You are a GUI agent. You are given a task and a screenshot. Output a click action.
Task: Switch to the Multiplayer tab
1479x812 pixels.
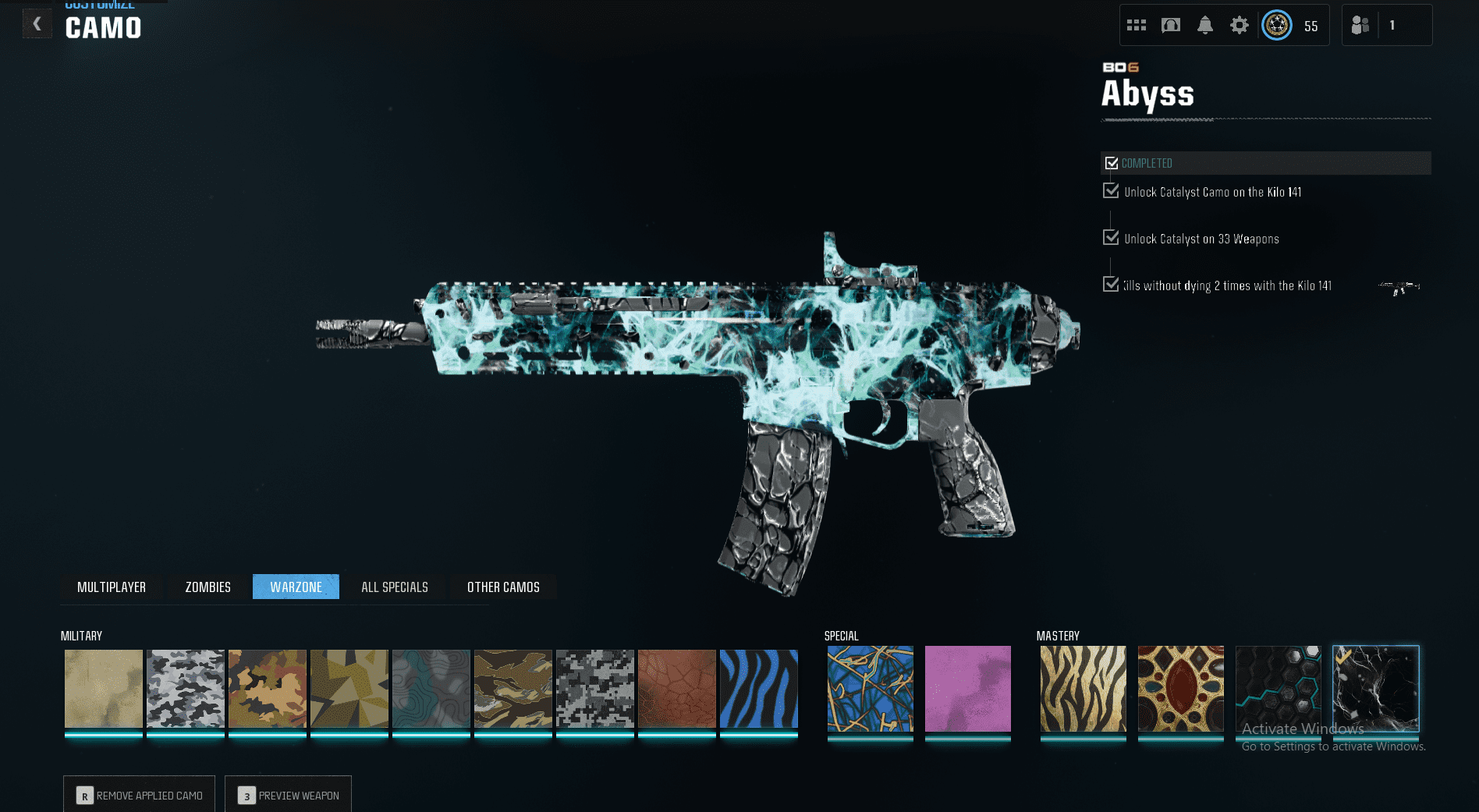coord(112,587)
